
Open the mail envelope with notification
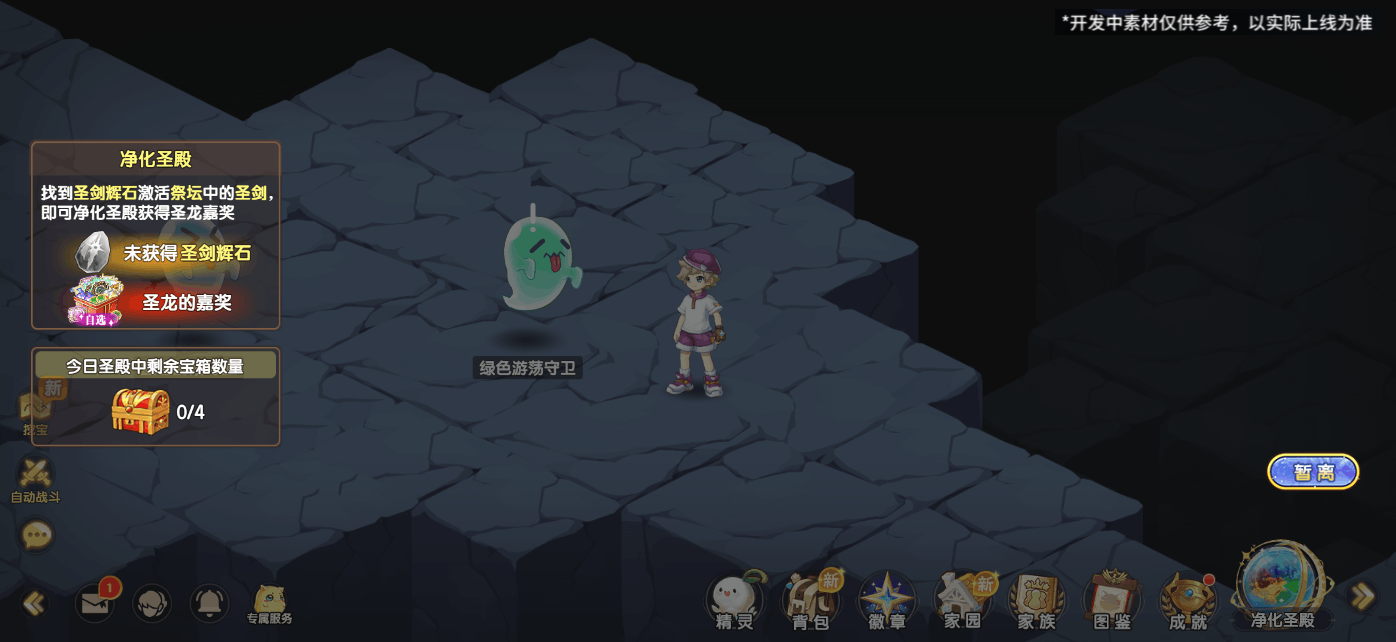[x=96, y=603]
